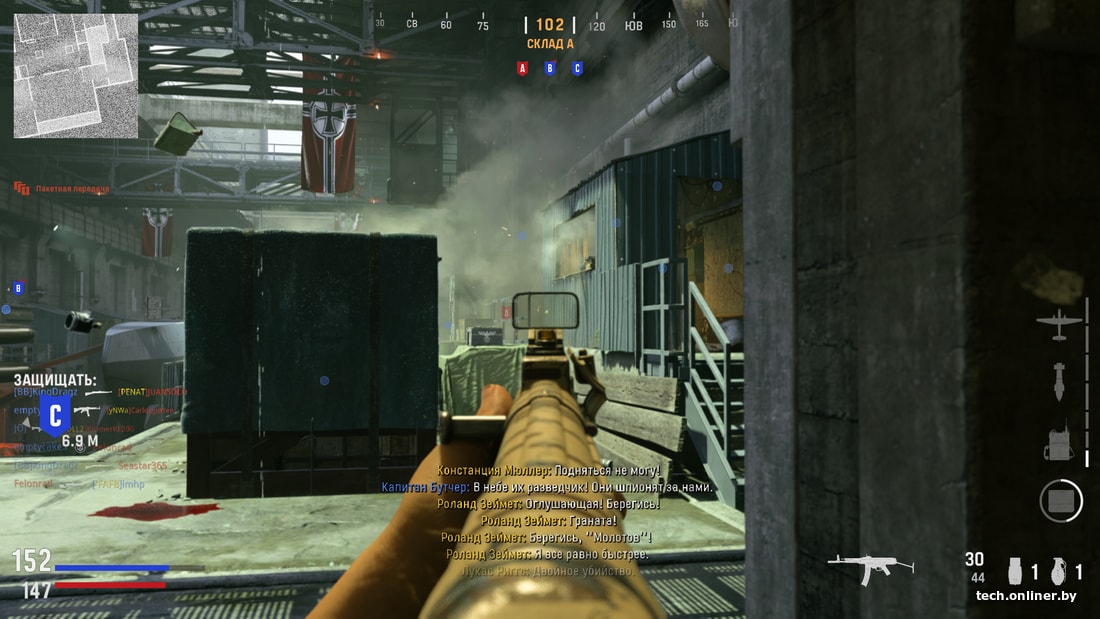Screen dimensions: 1100x619
Task: Select the red A objective flag
Action: pos(522,69)
